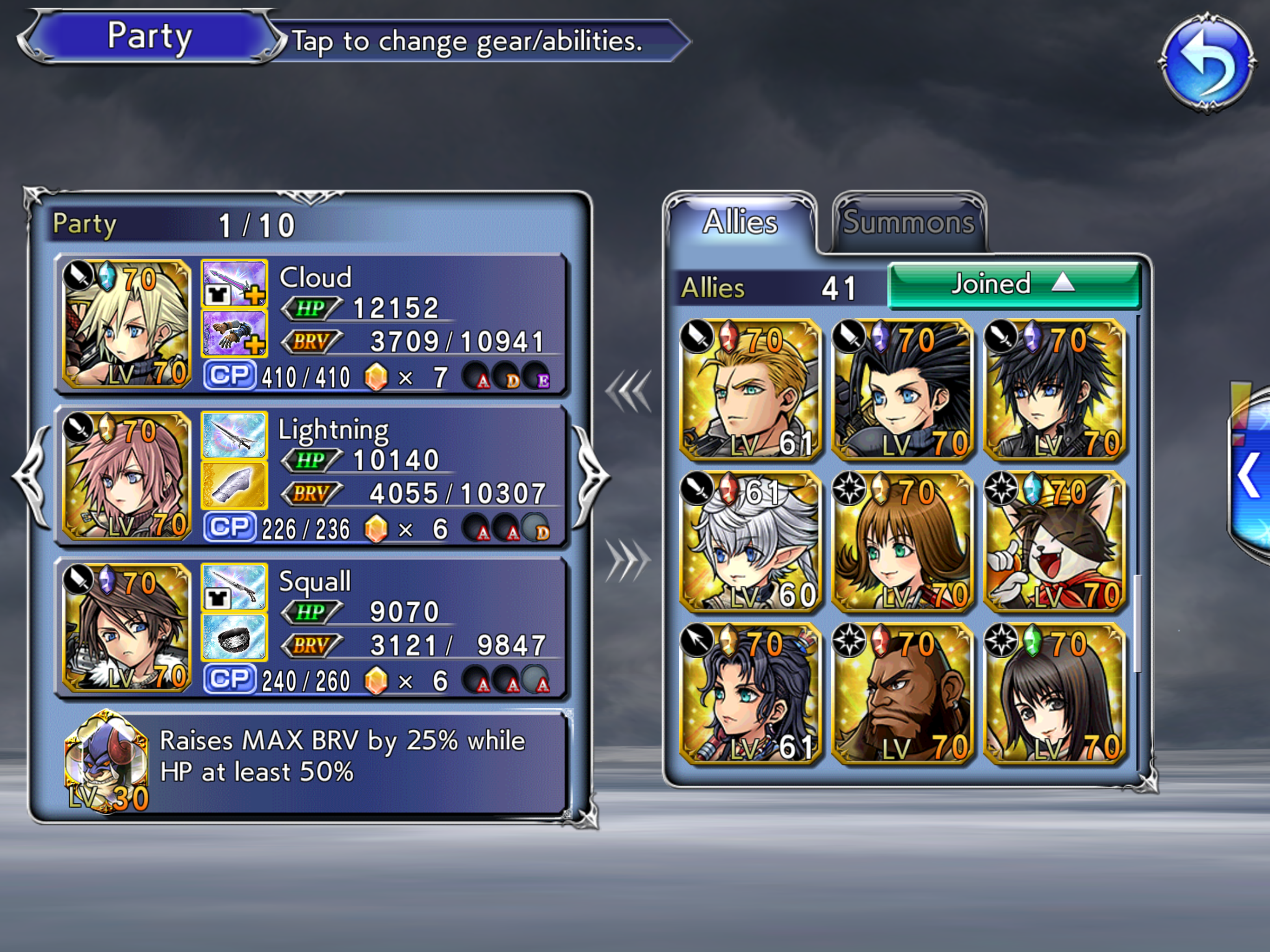The height and width of the screenshot is (952, 1270).
Task: Choose the white-haired level 60 ally
Action: 750,542
